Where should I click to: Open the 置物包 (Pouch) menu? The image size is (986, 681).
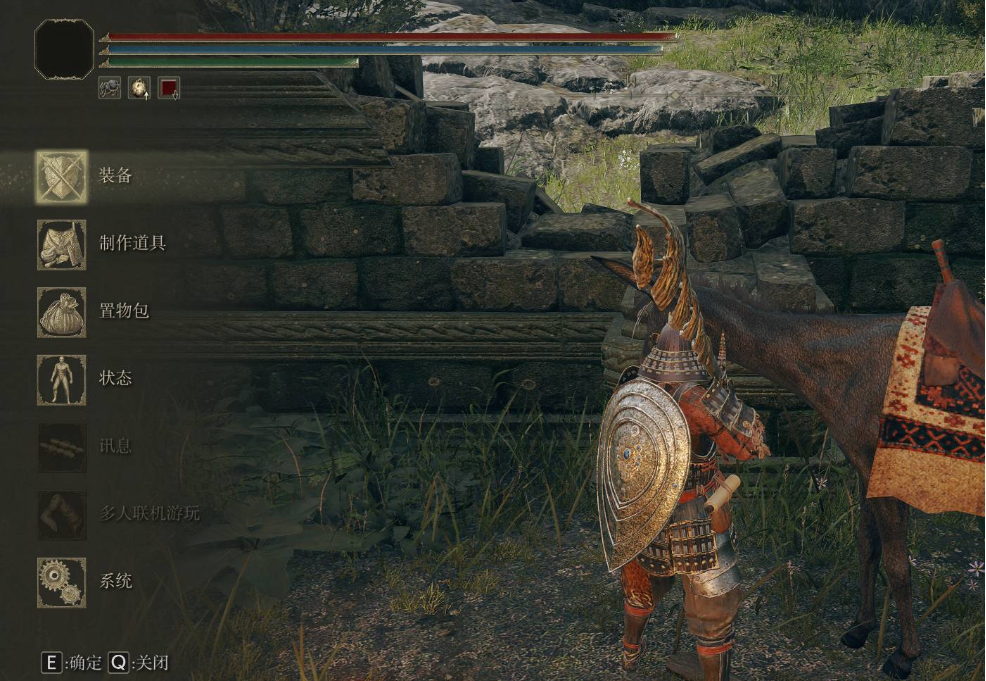[x=62, y=312]
